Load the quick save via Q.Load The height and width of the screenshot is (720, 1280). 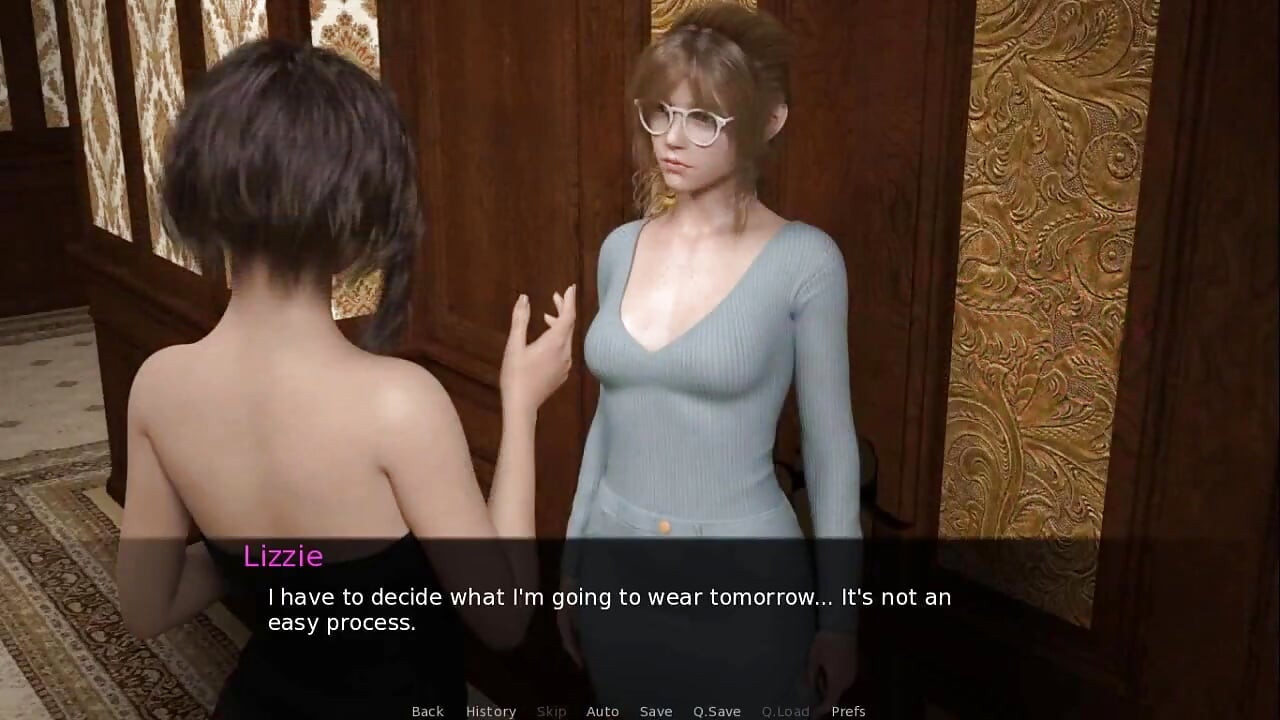785,711
